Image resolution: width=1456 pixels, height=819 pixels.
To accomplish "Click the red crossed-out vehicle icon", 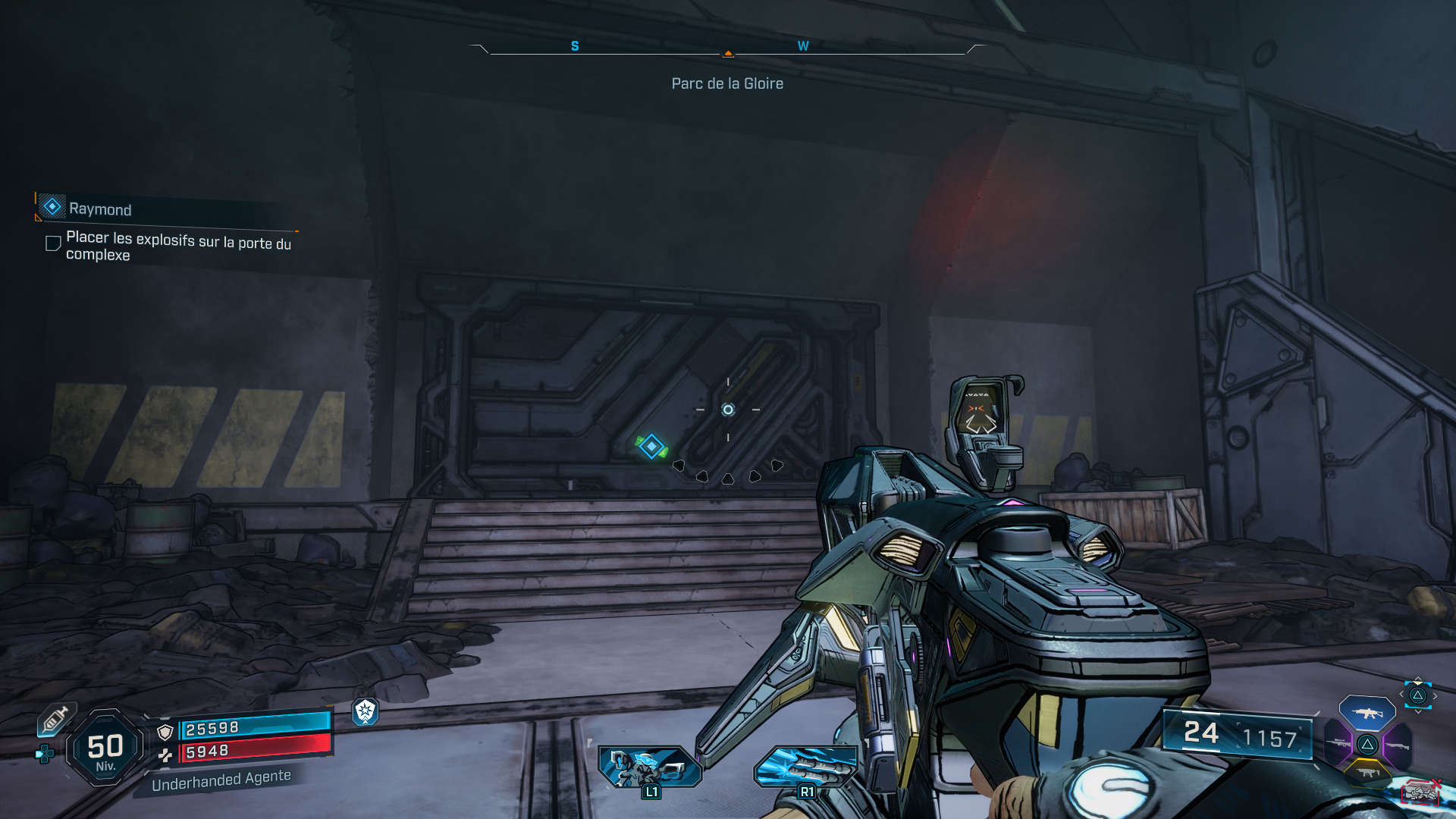I will pyautogui.click(x=1420, y=792).
